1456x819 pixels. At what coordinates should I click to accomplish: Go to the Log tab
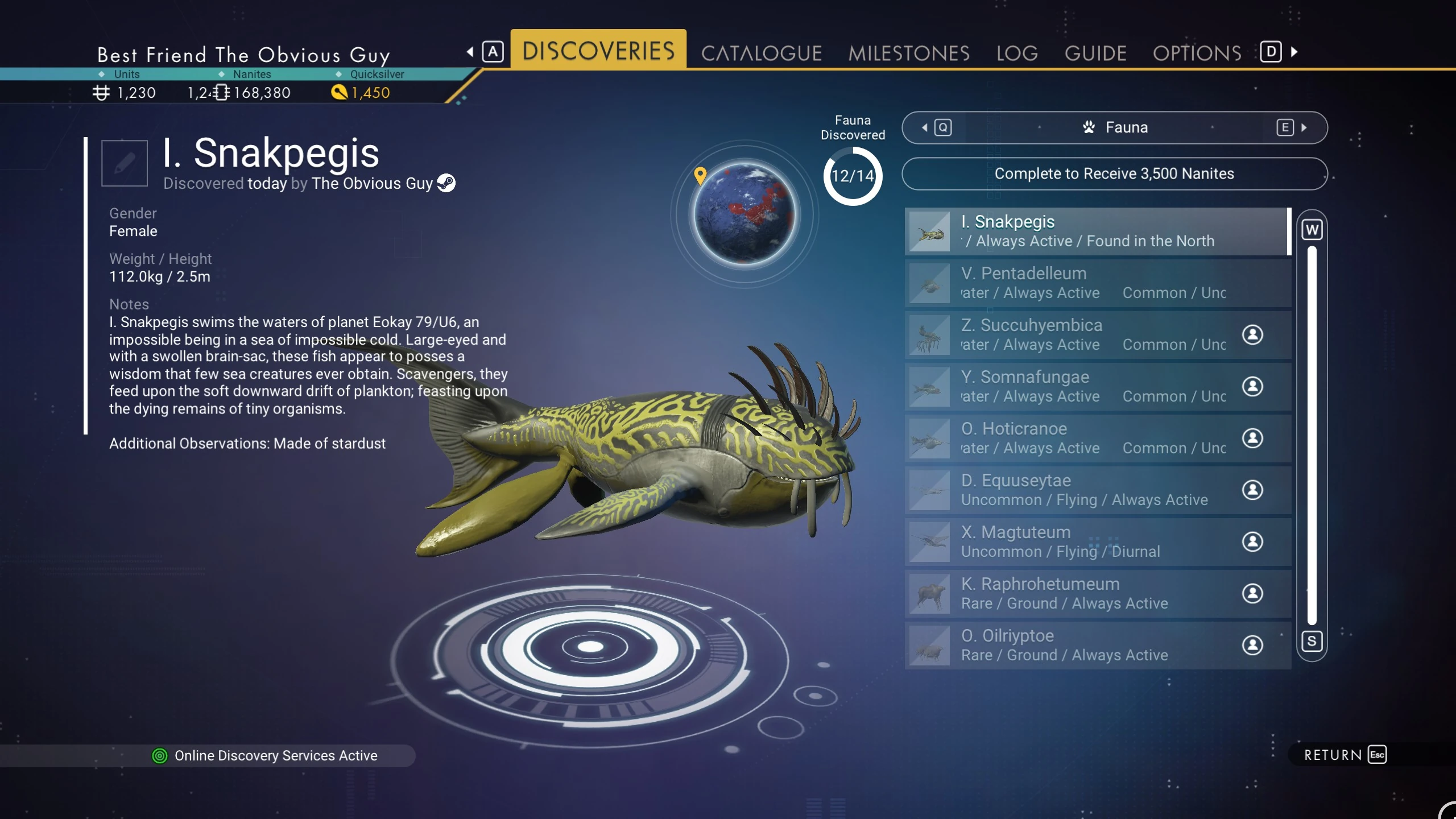click(1017, 53)
